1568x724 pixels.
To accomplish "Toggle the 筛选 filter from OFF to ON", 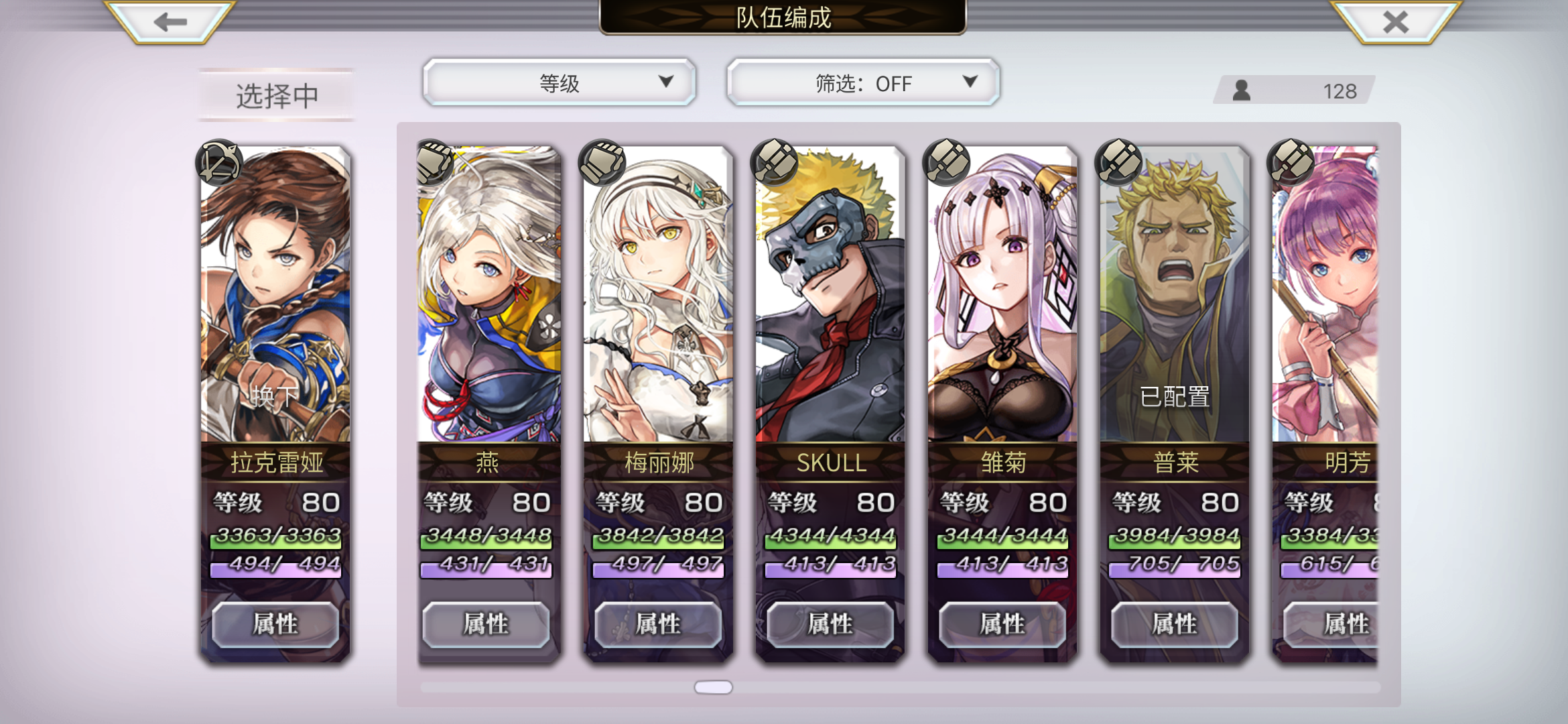I will click(x=863, y=83).
